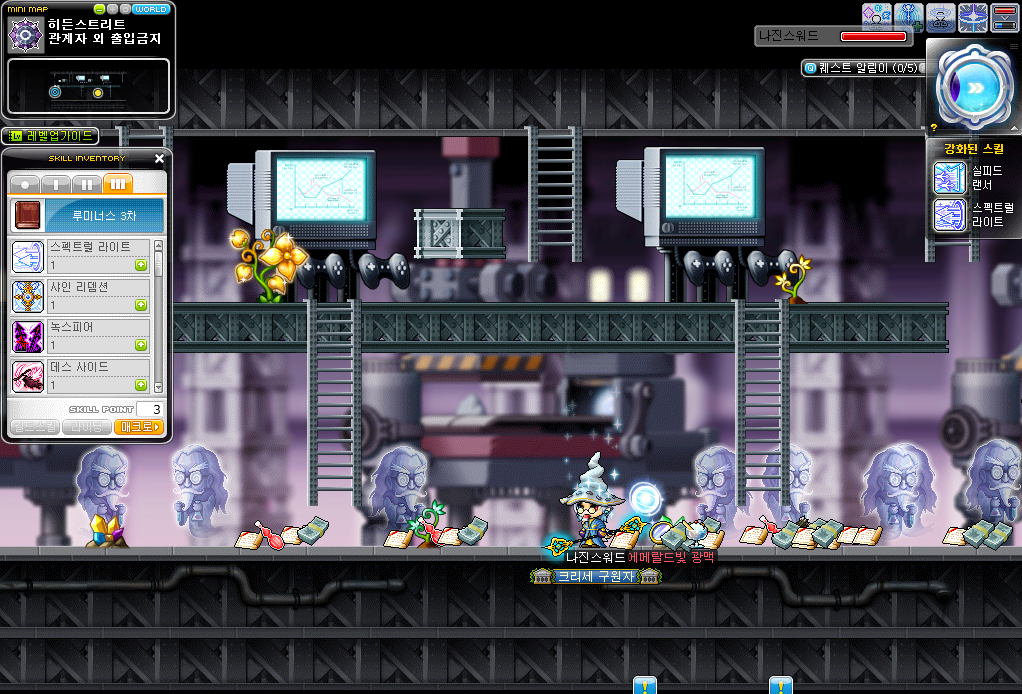Select the 스펙트럴 라이트 skill icon in list
This screenshot has width=1022, height=694.
(x=27, y=257)
